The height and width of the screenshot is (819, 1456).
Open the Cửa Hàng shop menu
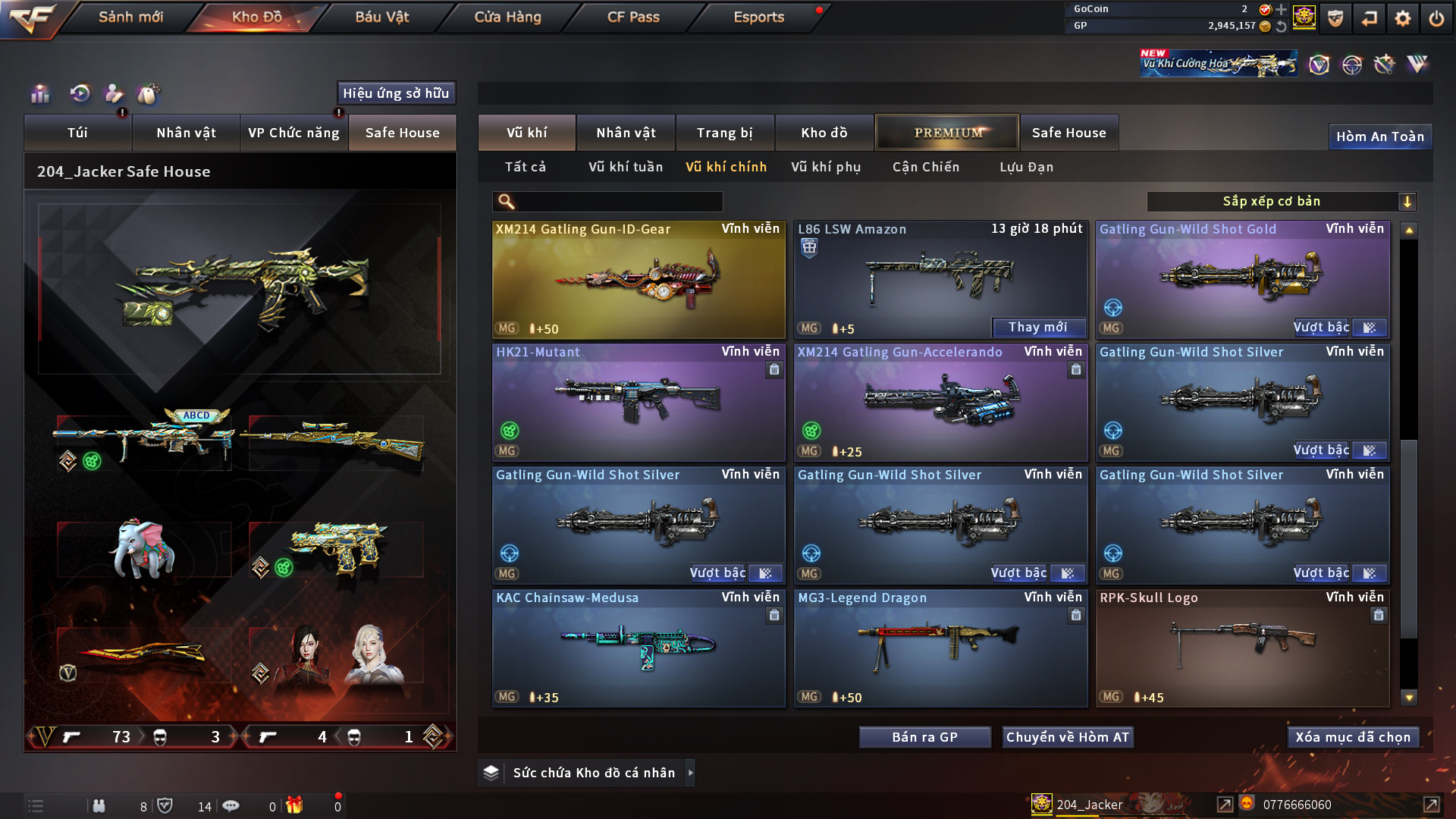click(x=507, y=17)
